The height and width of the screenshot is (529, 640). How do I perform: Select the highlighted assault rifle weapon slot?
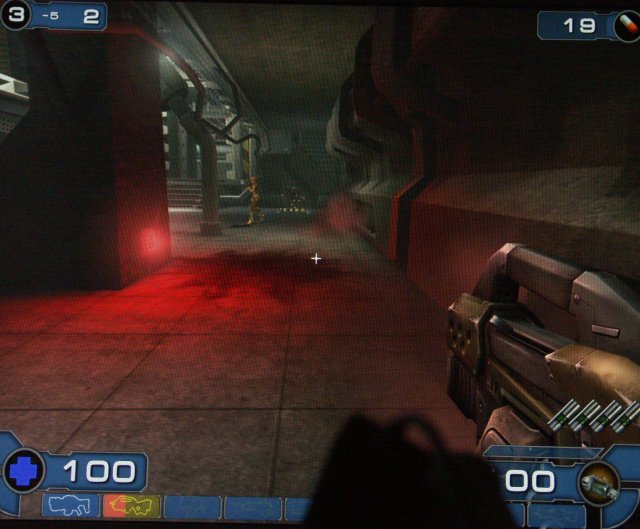[x=131, y=507]
